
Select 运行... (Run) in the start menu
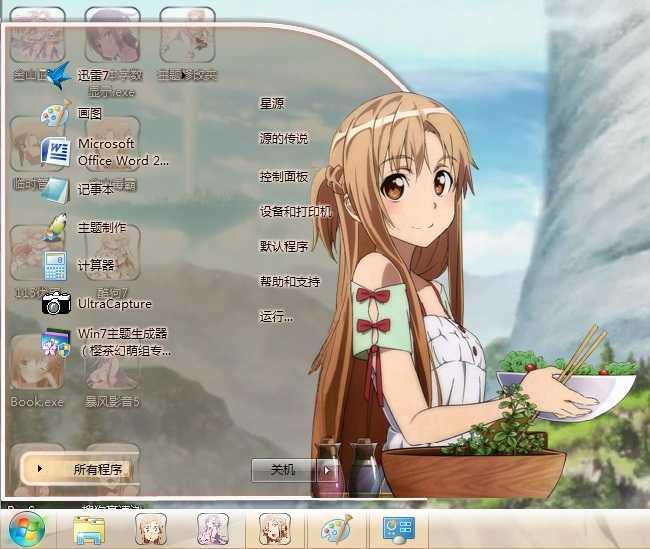tap(276, 317)
